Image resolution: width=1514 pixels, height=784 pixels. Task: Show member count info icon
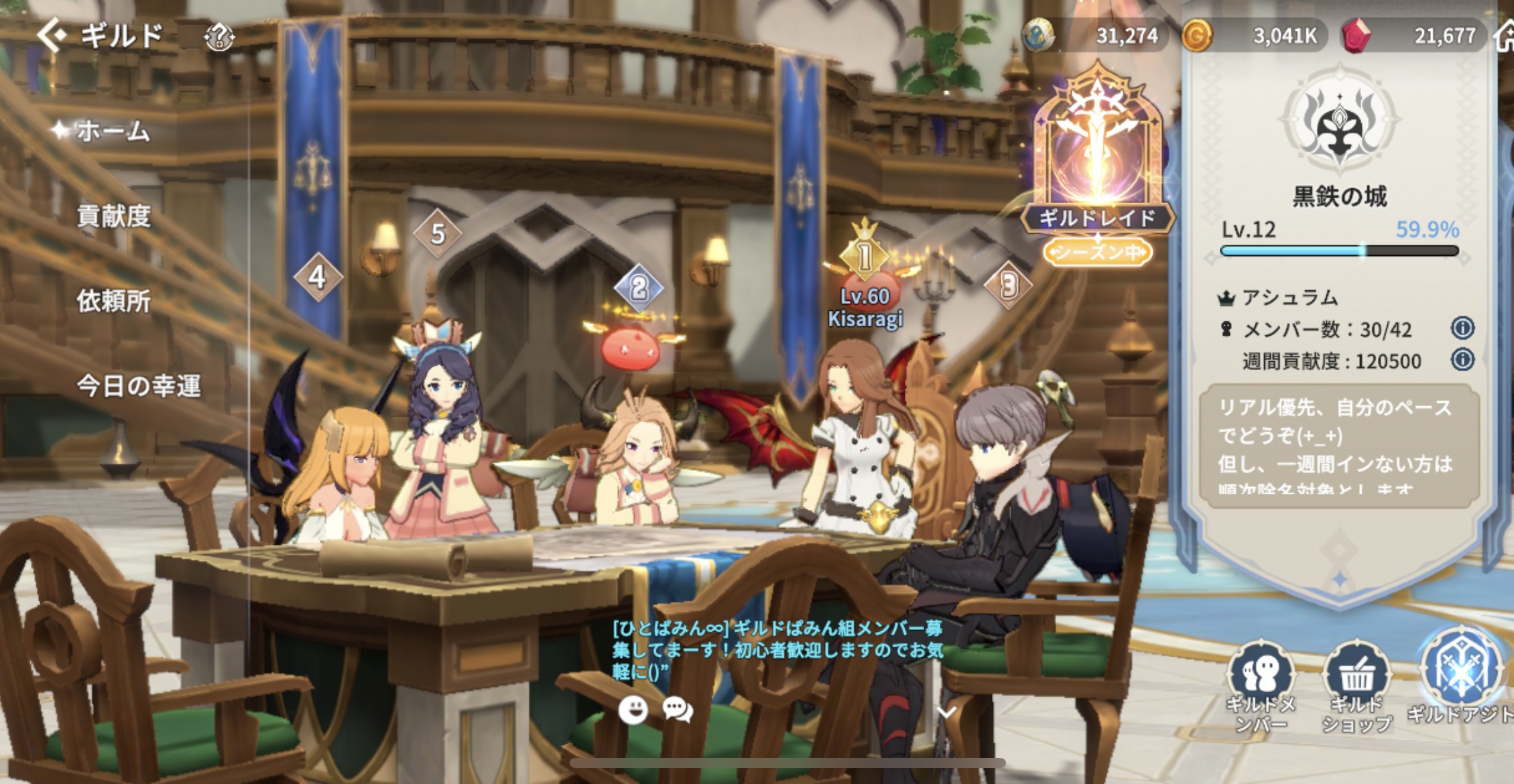1462,328
